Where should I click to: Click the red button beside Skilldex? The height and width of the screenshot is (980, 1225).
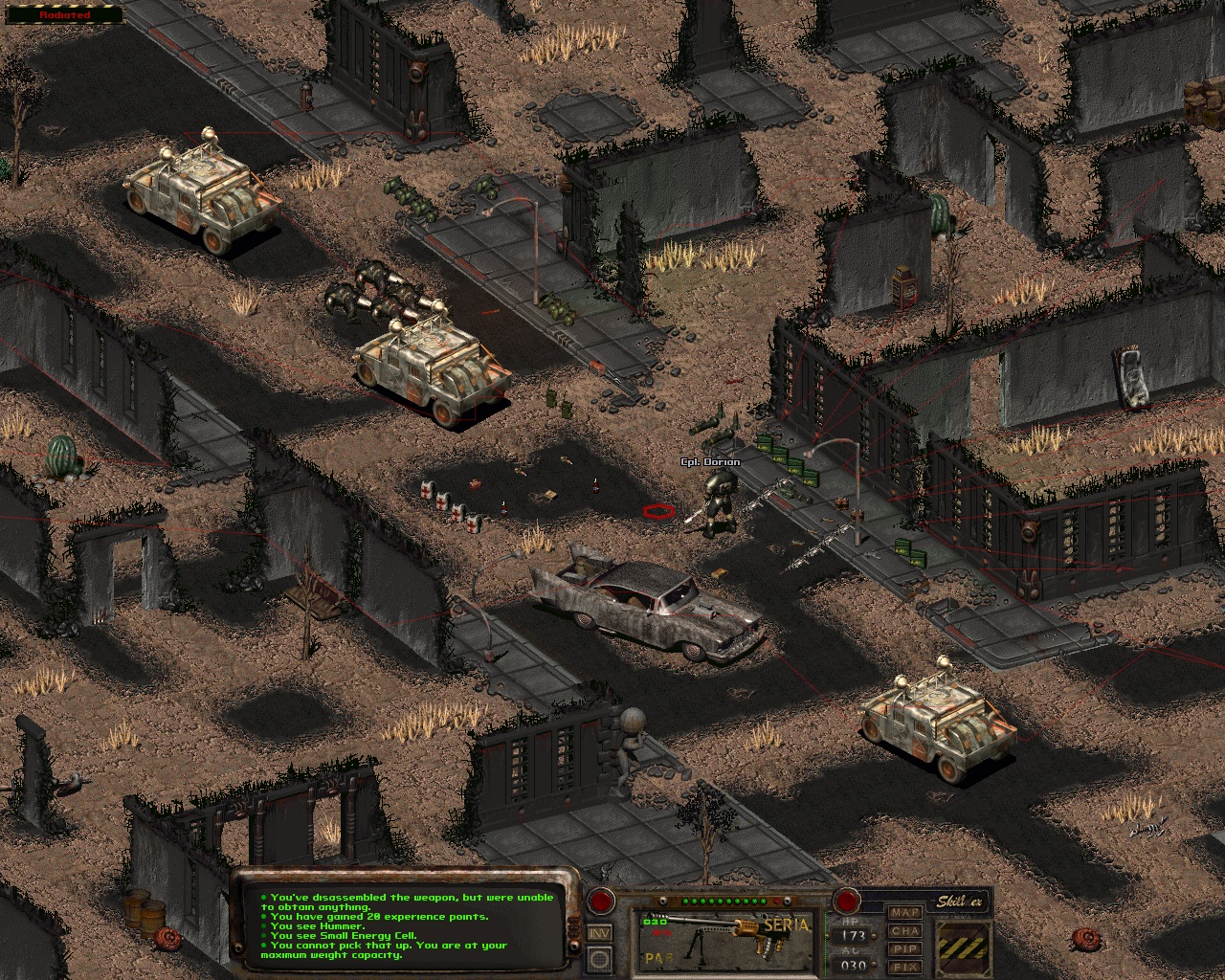pos(846,901)
